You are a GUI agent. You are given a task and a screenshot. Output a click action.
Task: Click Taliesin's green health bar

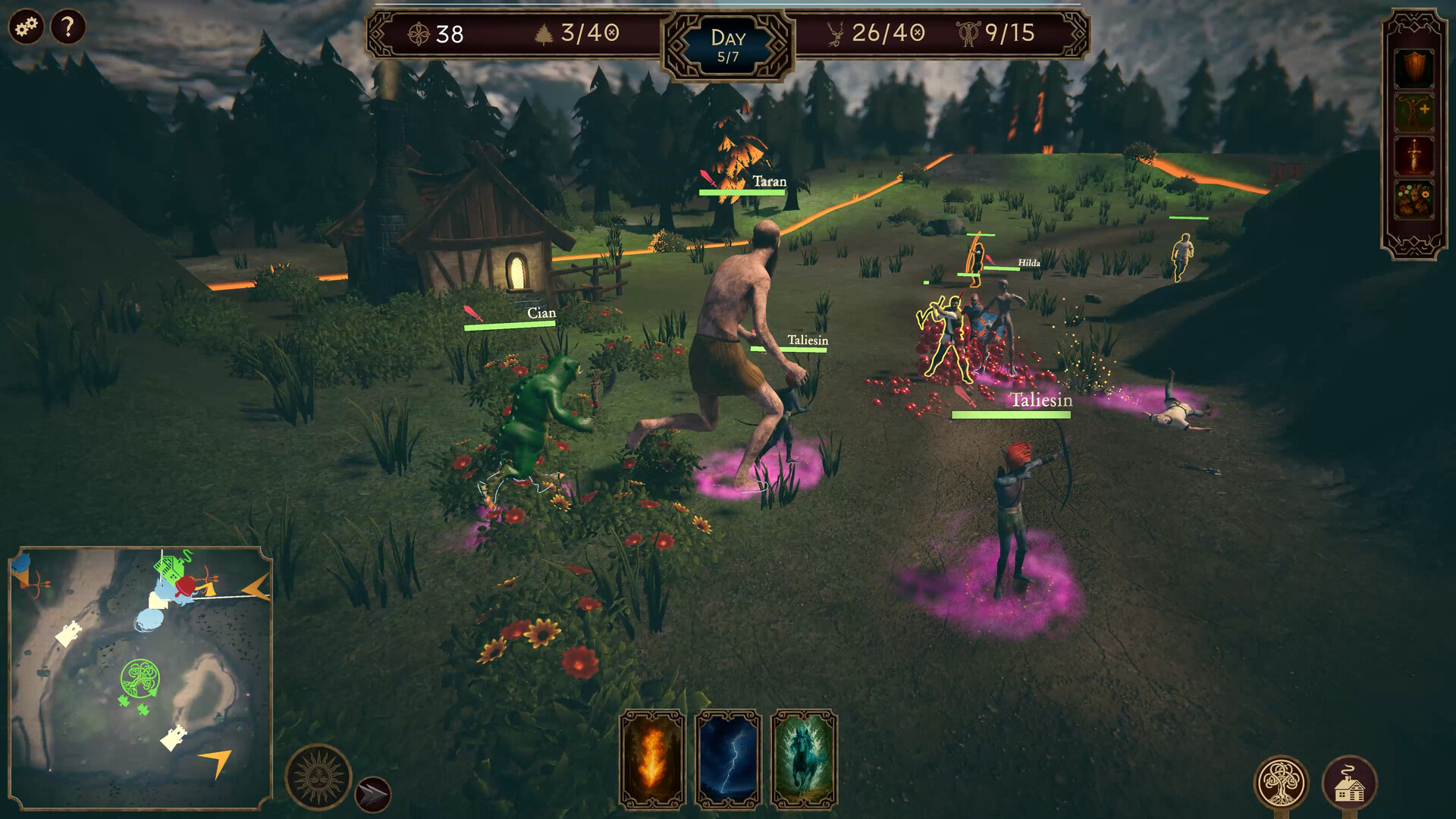1012,416
